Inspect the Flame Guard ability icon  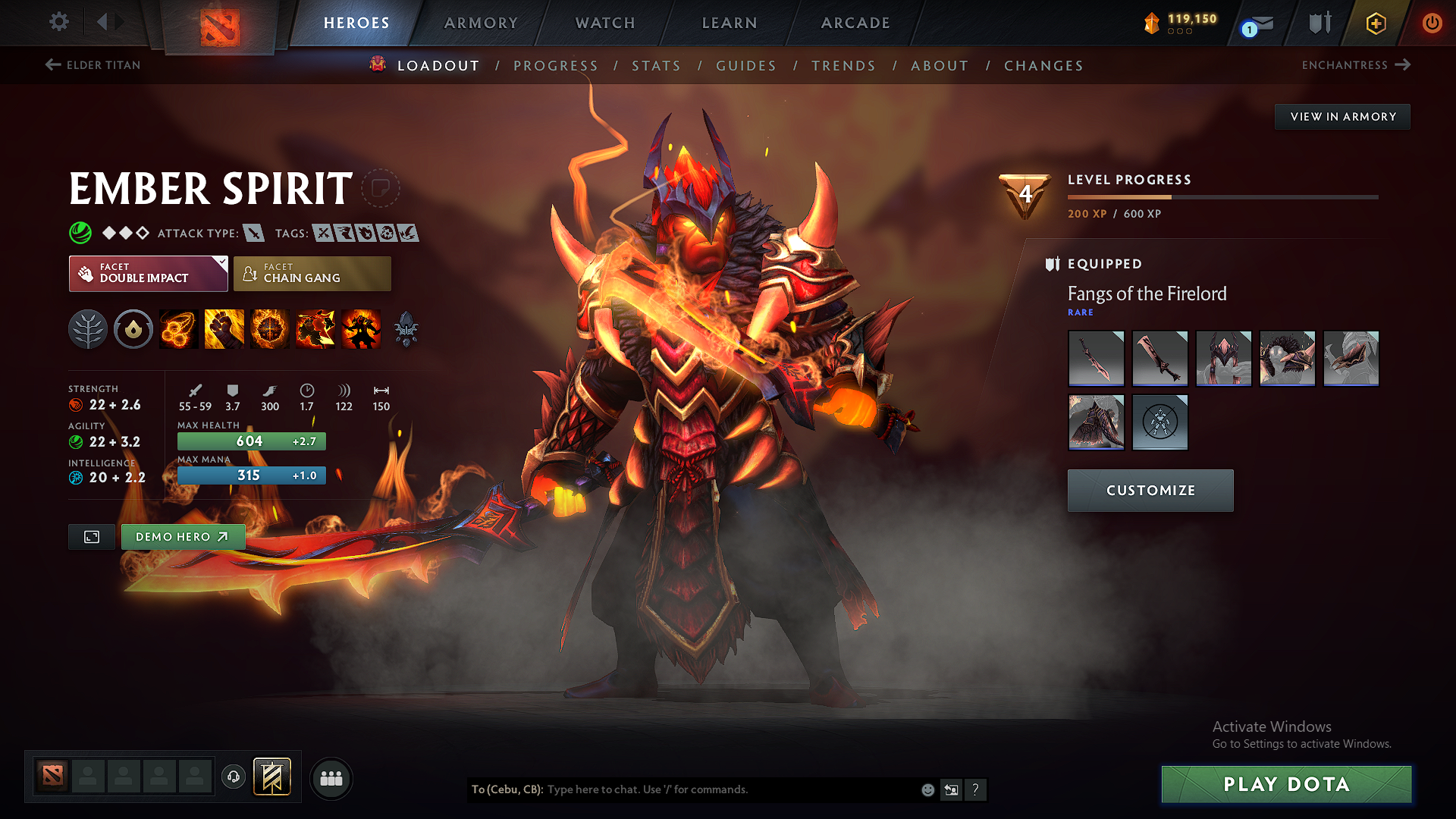[269, 329]
